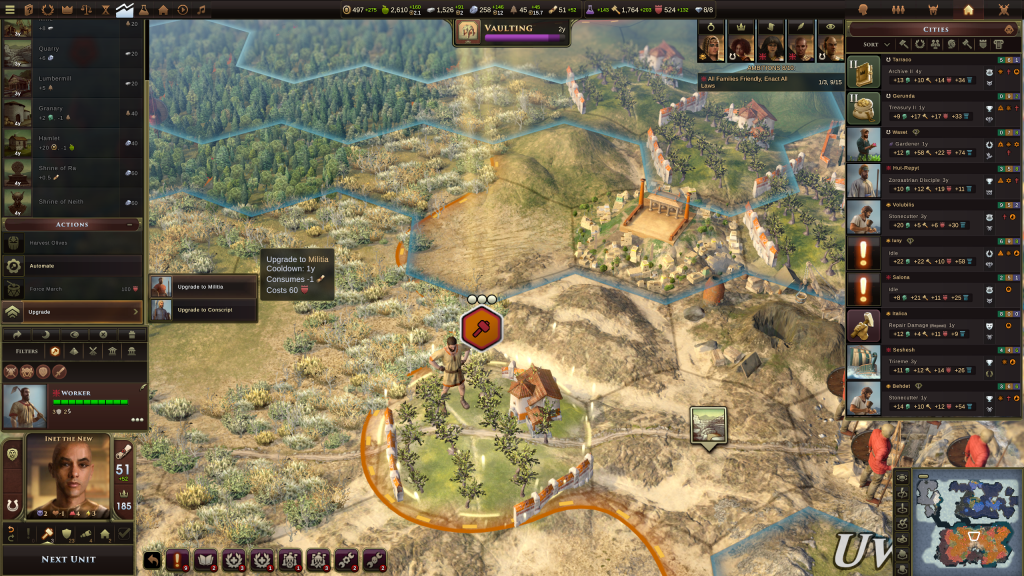Viewport: 1024px width, 576px height.
Task: Open the Vaulting research panel
Action: [512, 32]
